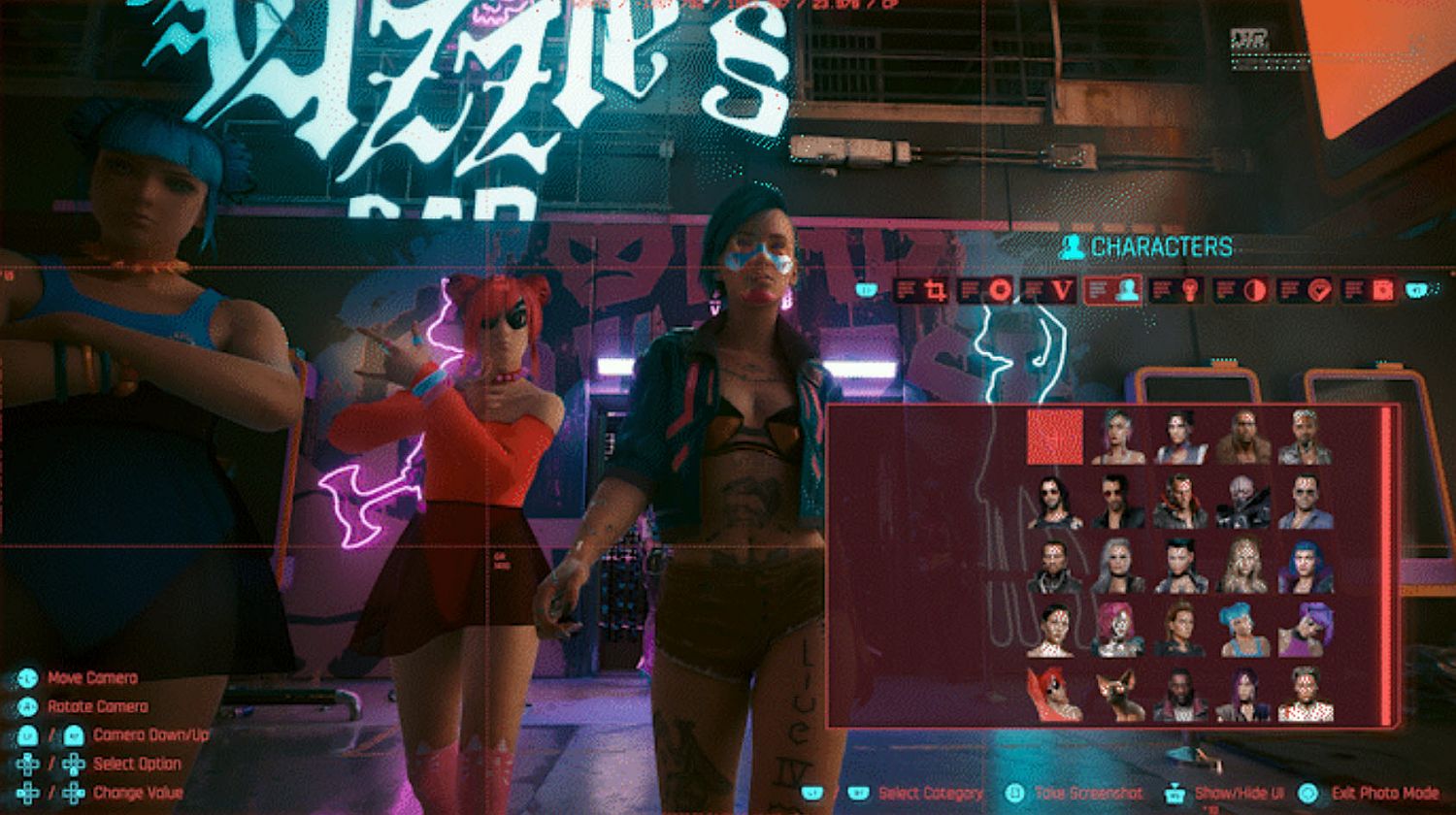1456x815 pixels.
Task: Select the long silver-haired woman portrait
Action: [x=1117, y=565]
